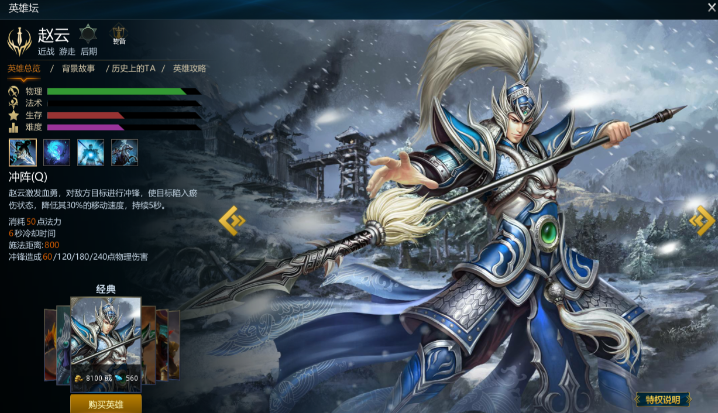
Task: Click the dark hexagram star icon beside 赵云
Action: click(x=88, y=34)
